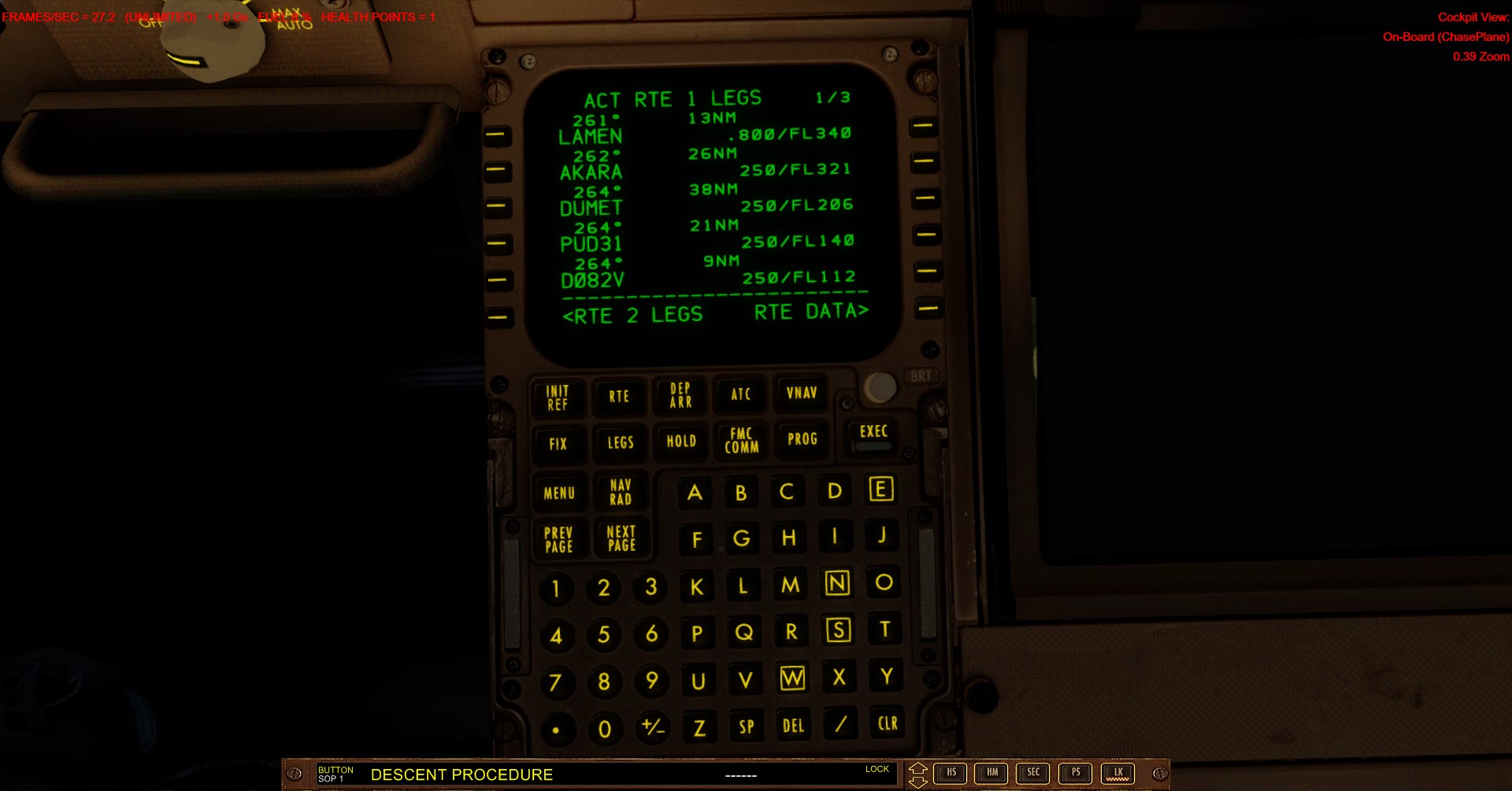Select the PROG page key
This screenshot has height=791, width=1512.
pos(801,441)
